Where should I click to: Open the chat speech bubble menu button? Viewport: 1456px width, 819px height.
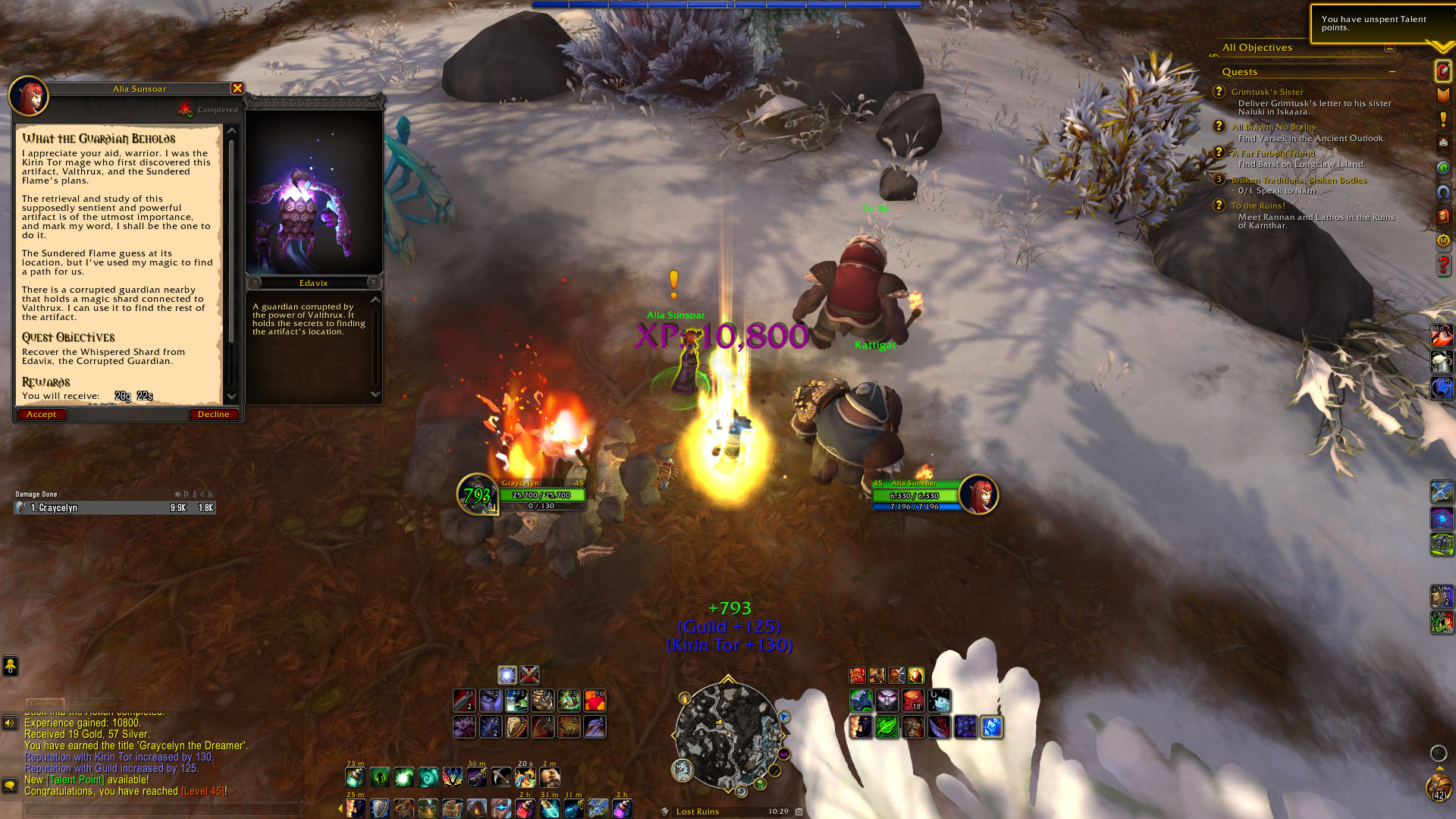click(x=10, y=785)
